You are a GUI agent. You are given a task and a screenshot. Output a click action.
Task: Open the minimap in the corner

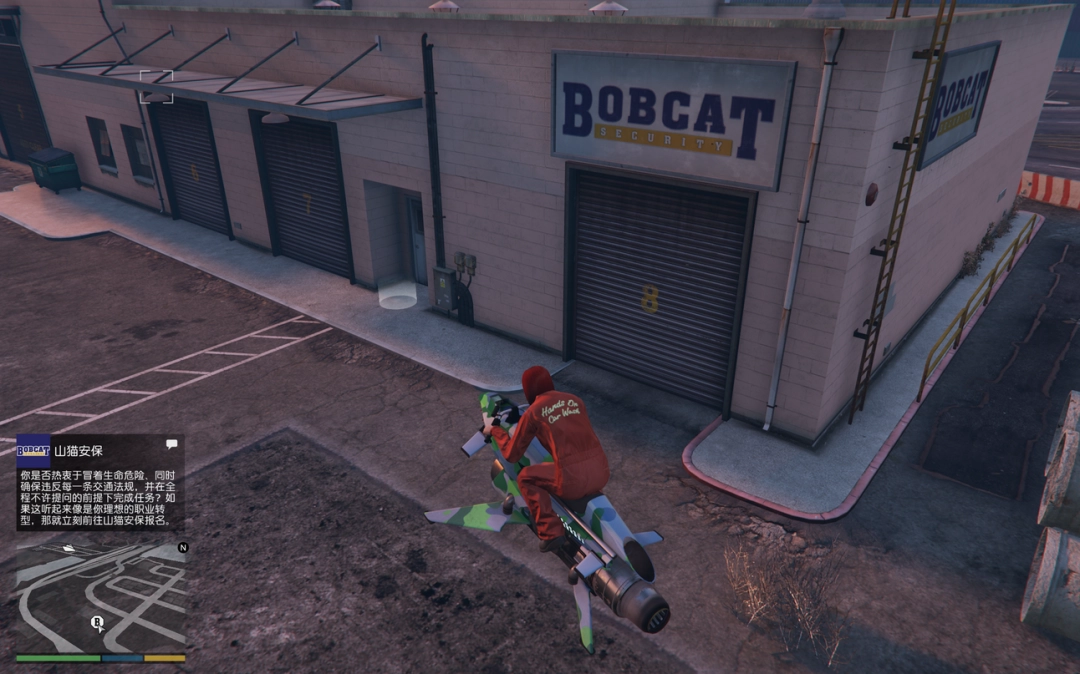(x=100, y=597)
